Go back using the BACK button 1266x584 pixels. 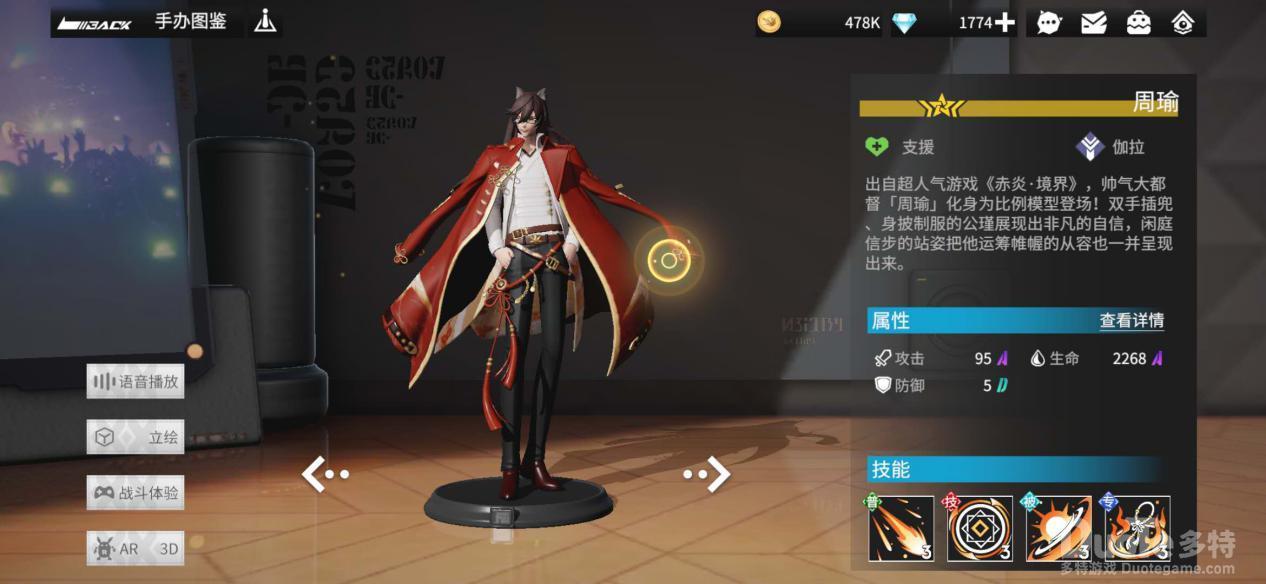[95, 23]
